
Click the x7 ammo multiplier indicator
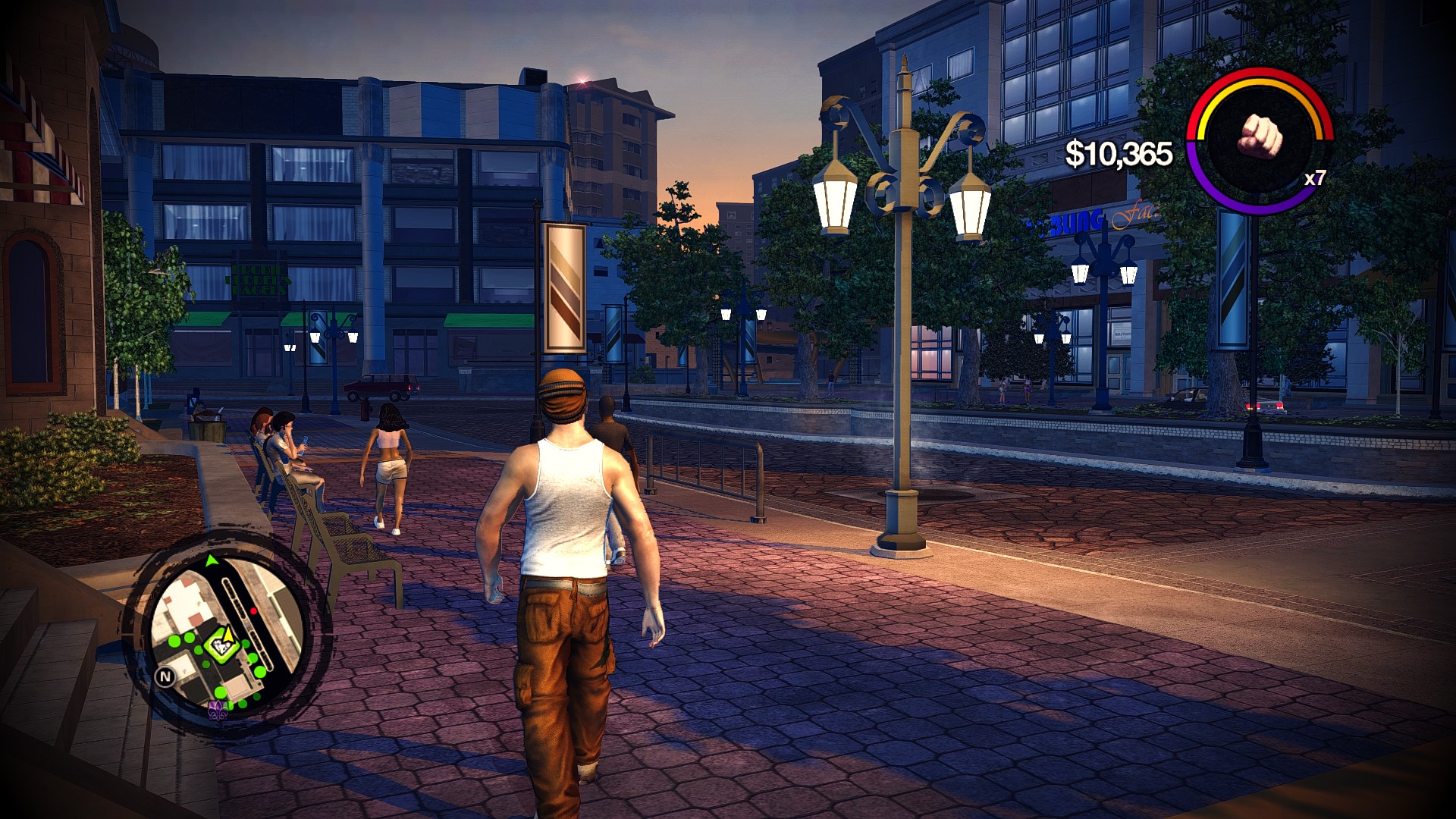click(1314, 178)
